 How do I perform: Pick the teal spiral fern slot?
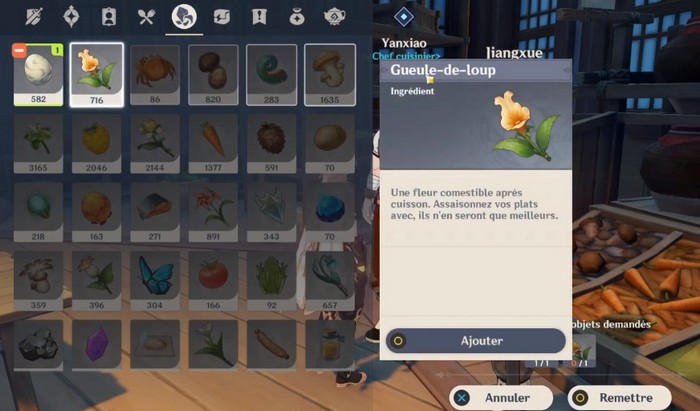coord(272,72)
